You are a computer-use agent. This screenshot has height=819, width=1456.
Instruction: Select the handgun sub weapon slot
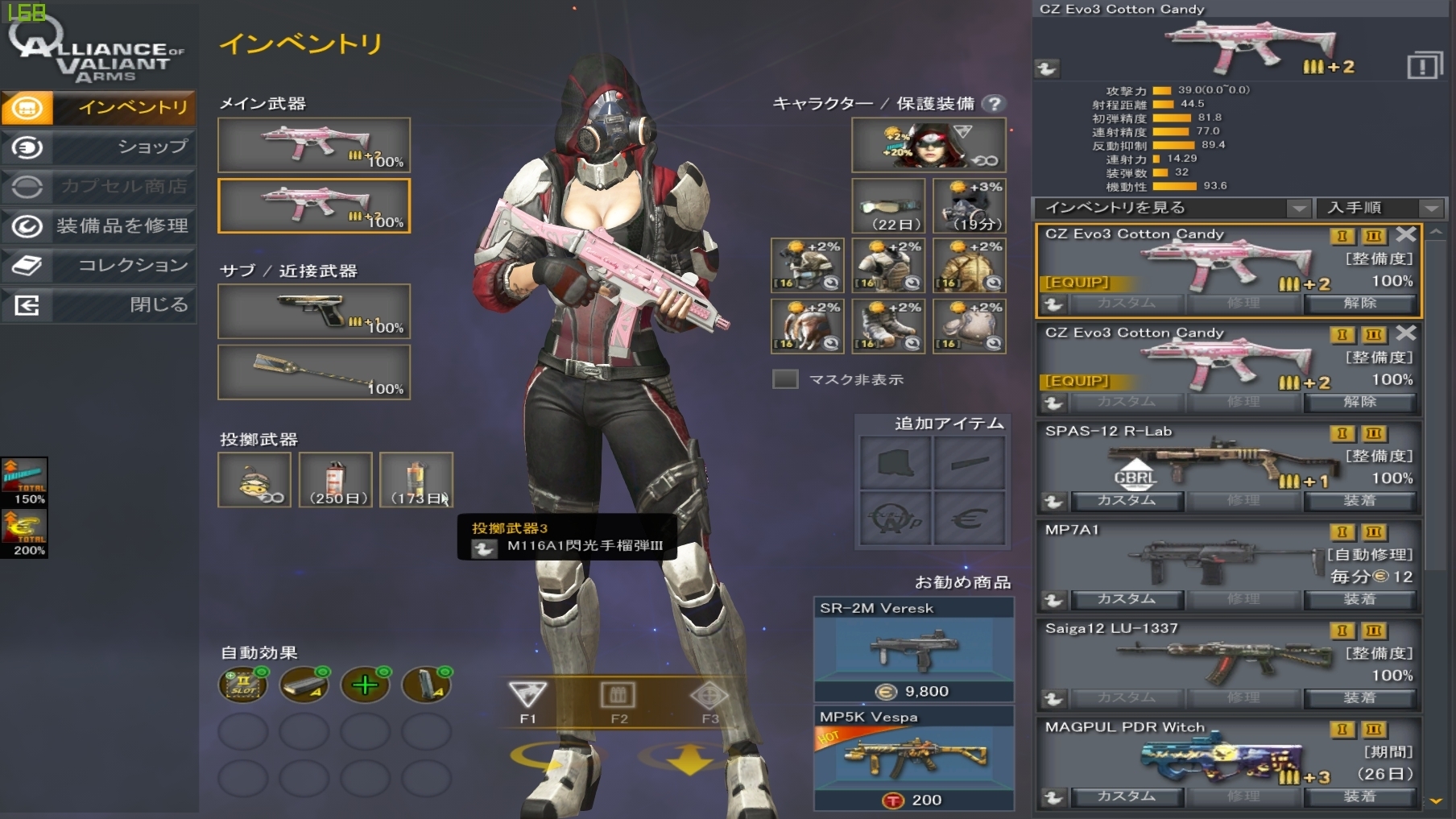(x=313, y=312)
